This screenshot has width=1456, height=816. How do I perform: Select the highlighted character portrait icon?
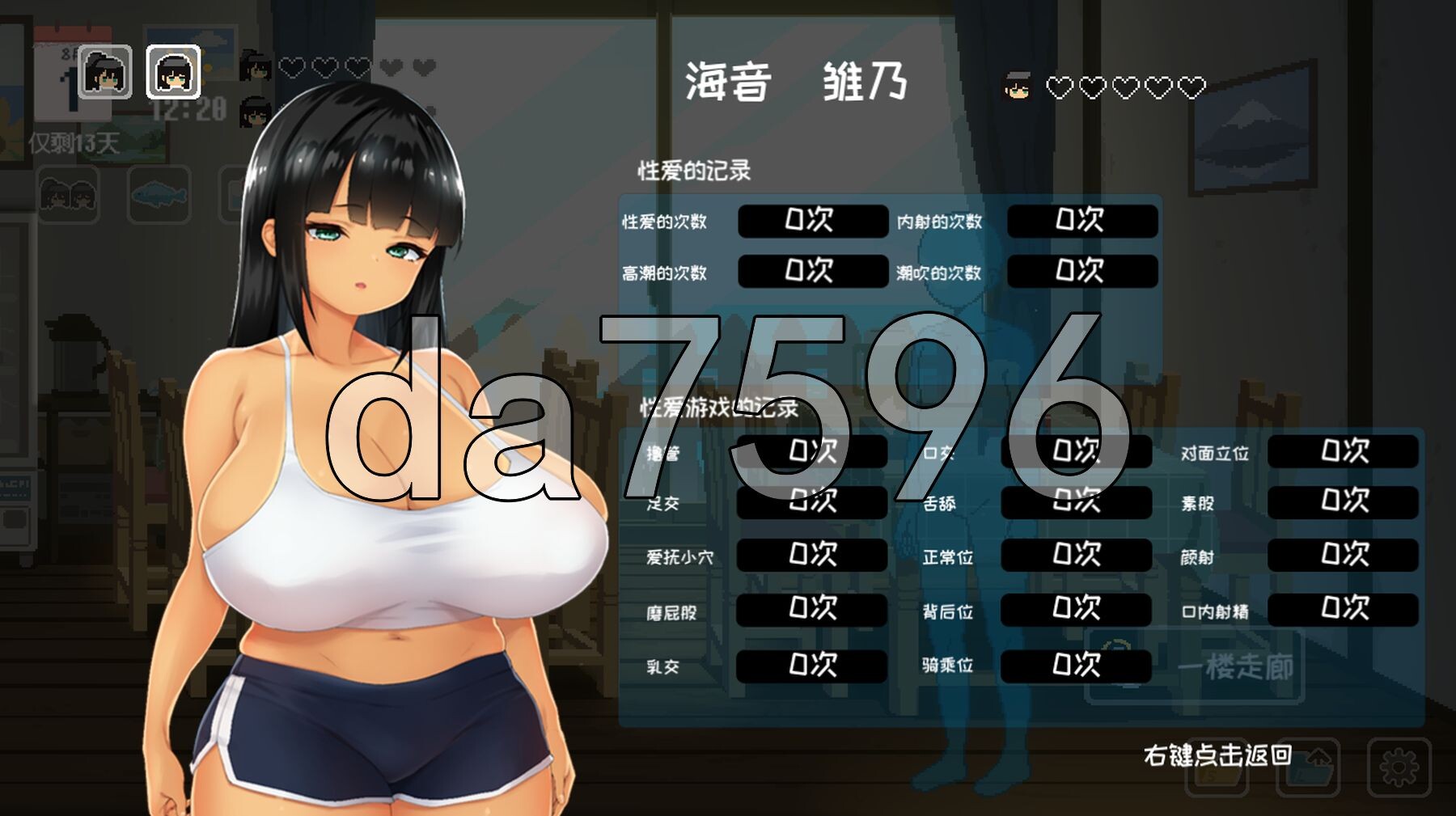click(x=173, y=71)
